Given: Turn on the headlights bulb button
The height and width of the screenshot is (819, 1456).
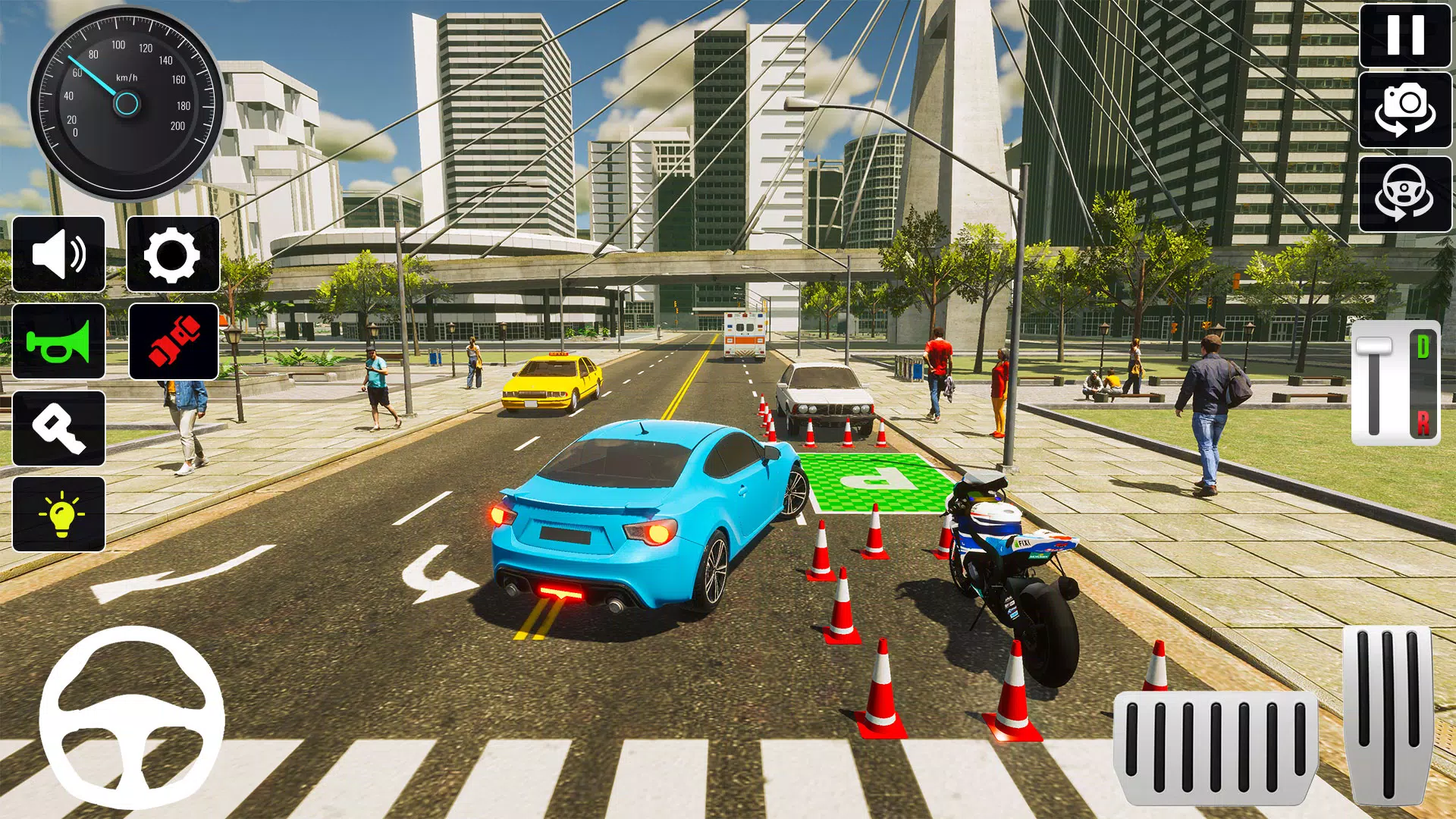Looking at the screenshot, I should tap(59, 514).
